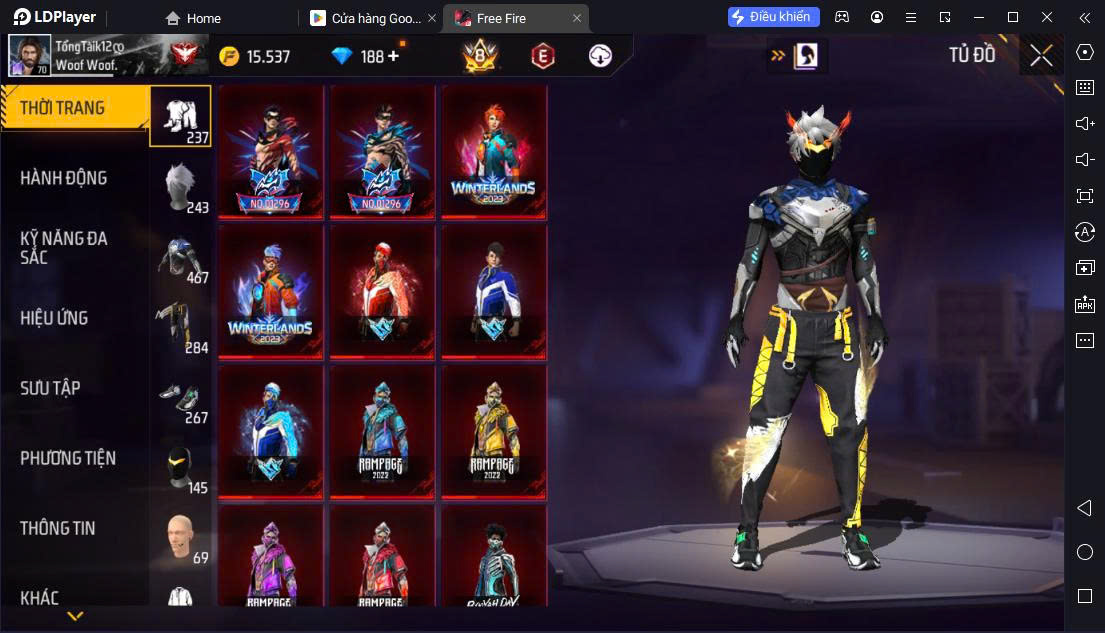Open the gold rank 8 badge
The image size is (1105, 633).
click(x=480, y=56)
